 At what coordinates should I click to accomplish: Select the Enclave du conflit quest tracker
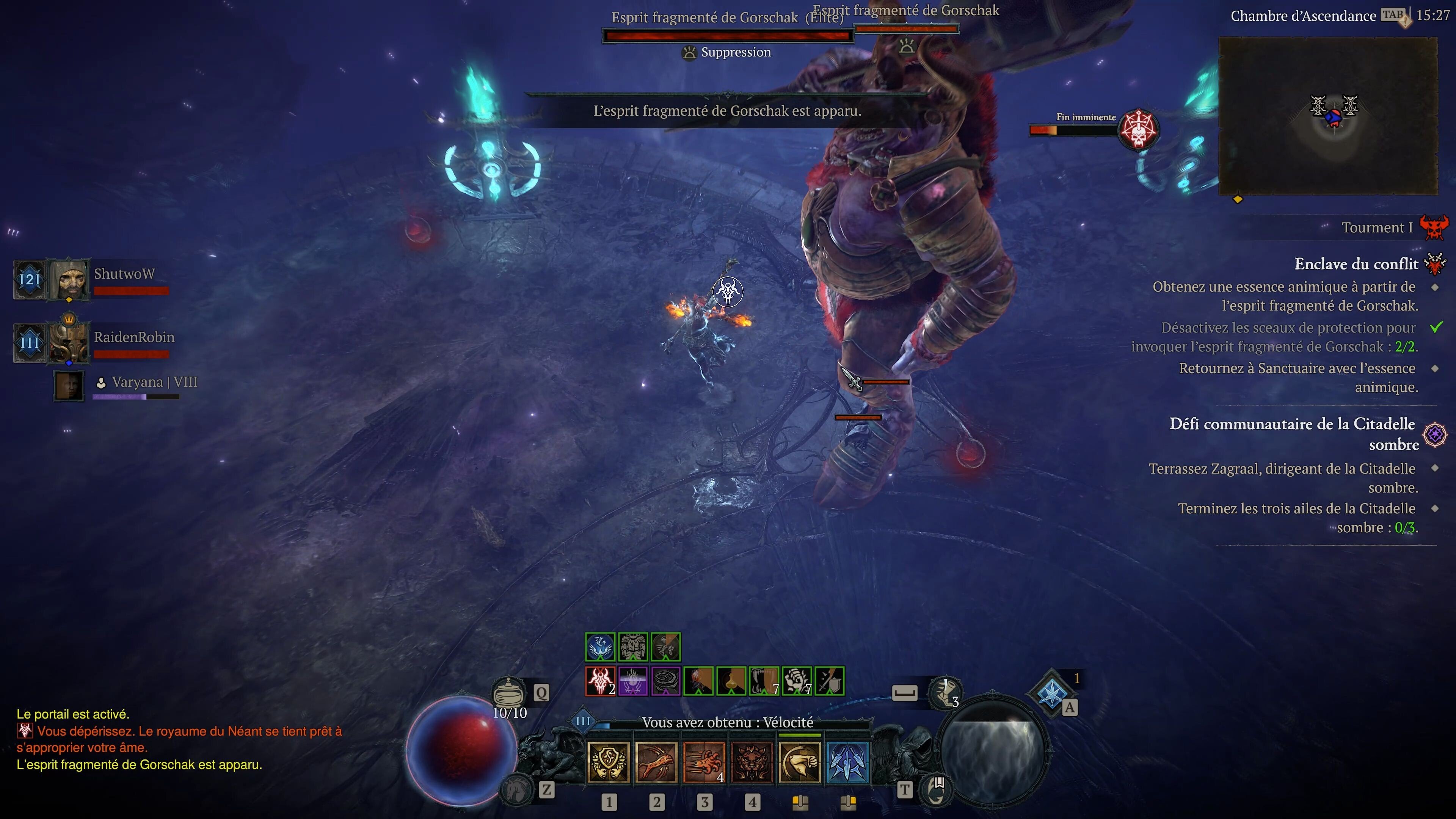[x=1356, y=264]
